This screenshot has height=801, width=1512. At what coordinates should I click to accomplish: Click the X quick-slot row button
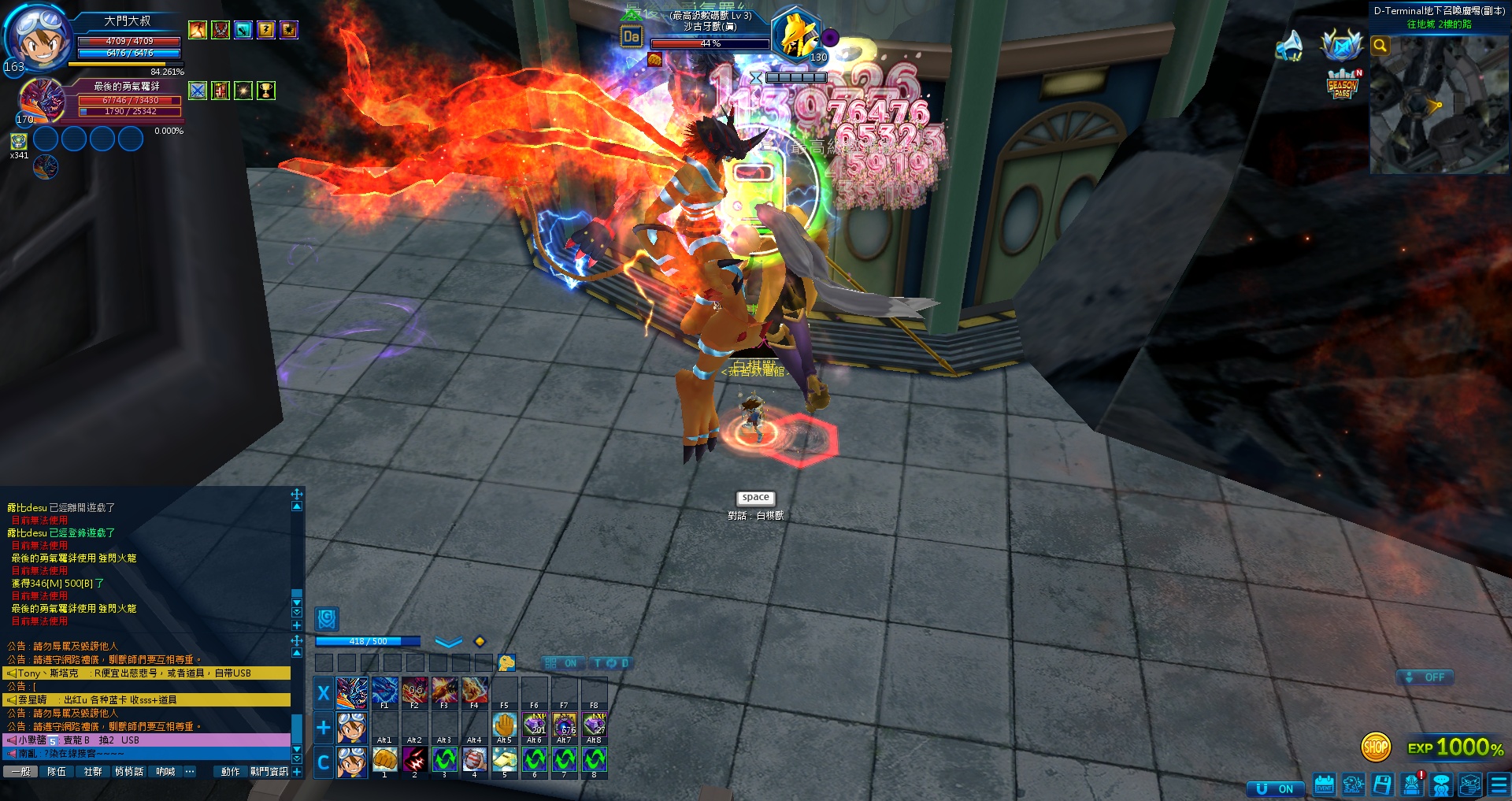click(323, 693)
